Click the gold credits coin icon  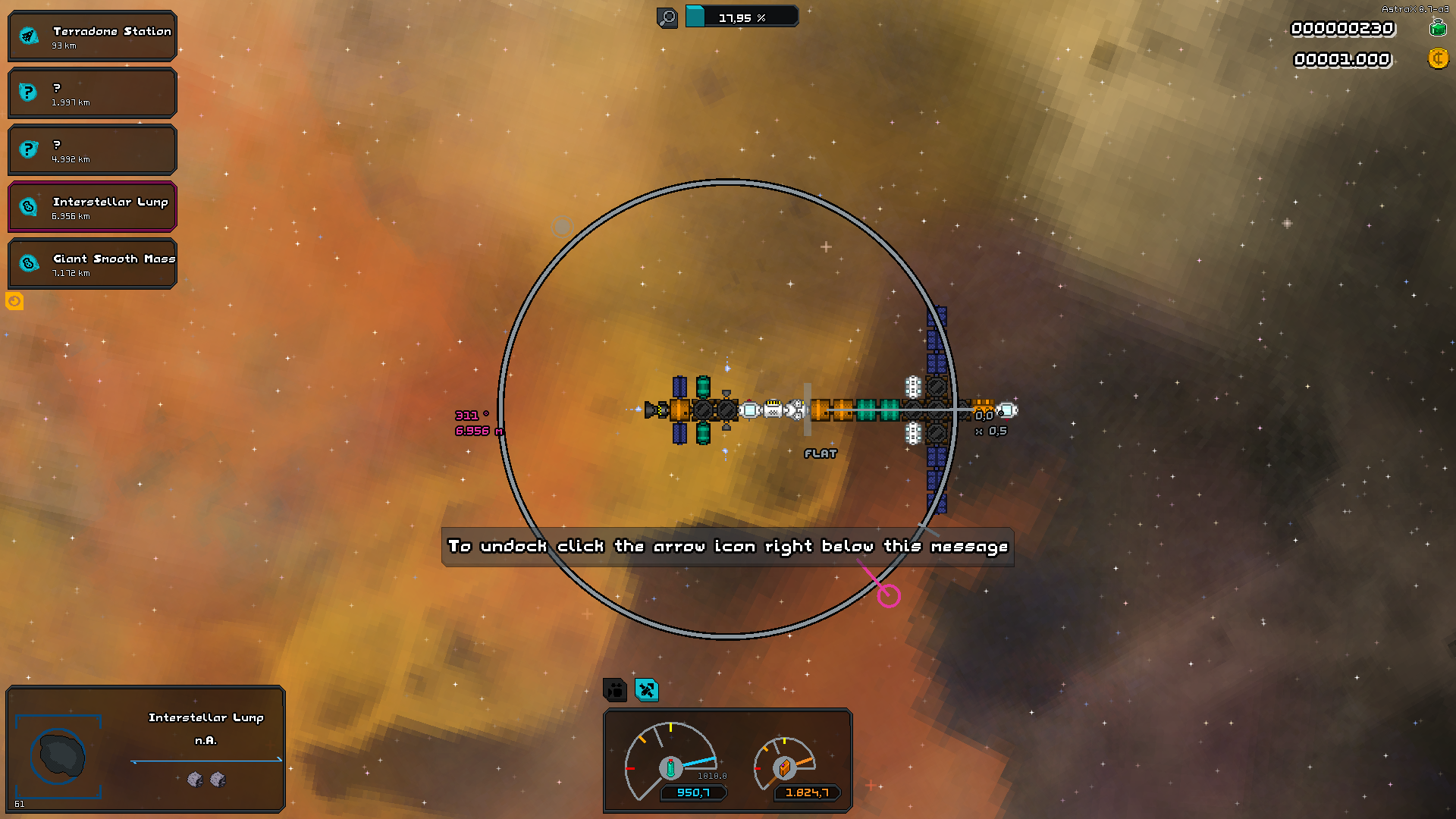click(1438, 59)
